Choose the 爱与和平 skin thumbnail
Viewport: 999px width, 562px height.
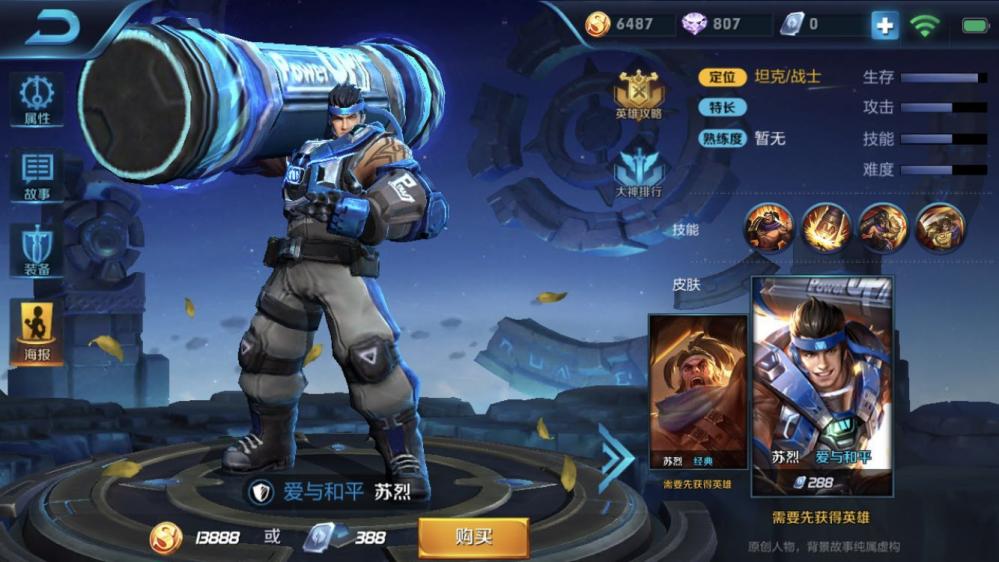pos(822,386)
